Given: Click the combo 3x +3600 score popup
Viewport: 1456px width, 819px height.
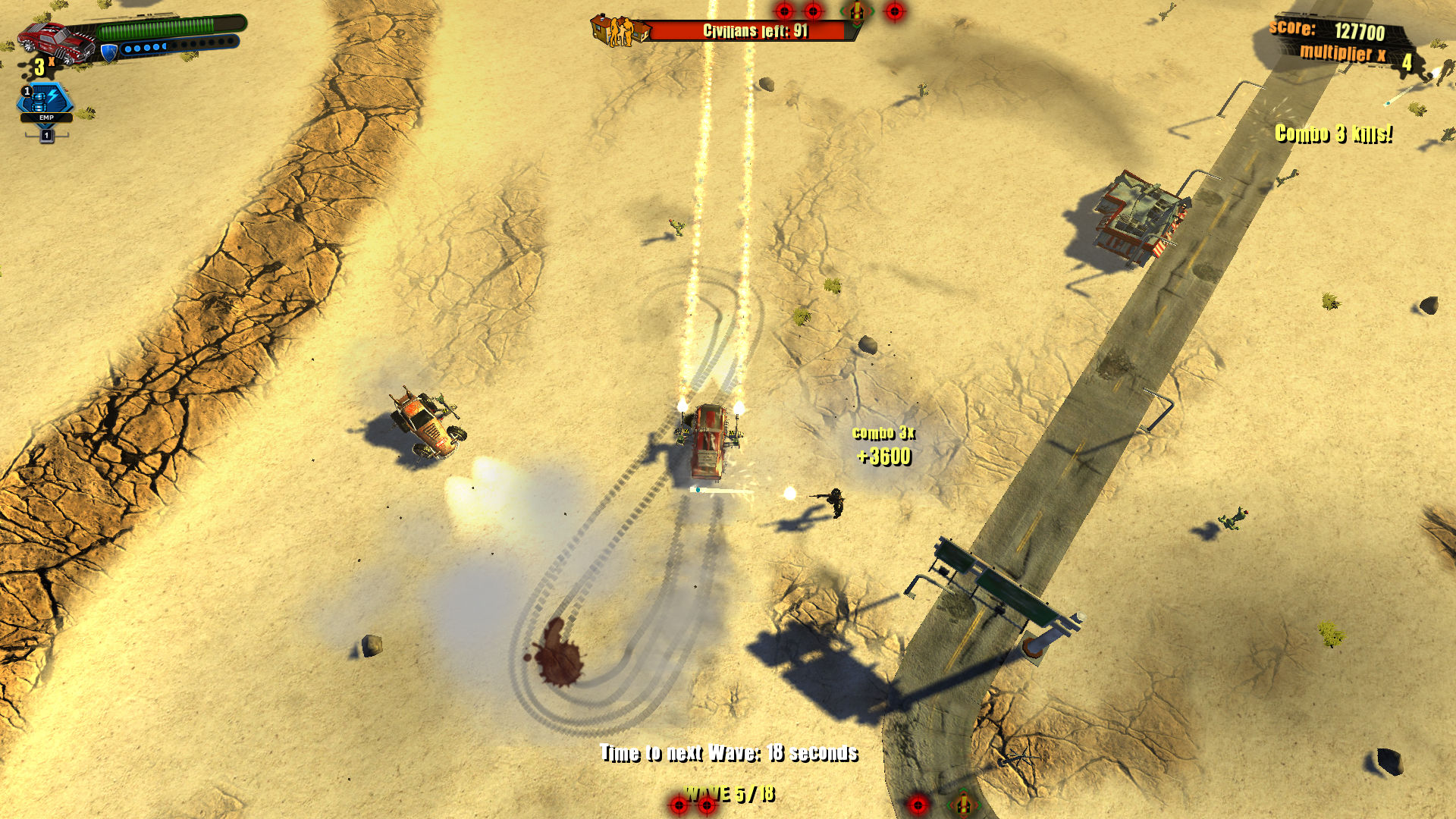Looking at the screenshot, I should [883, 447].
